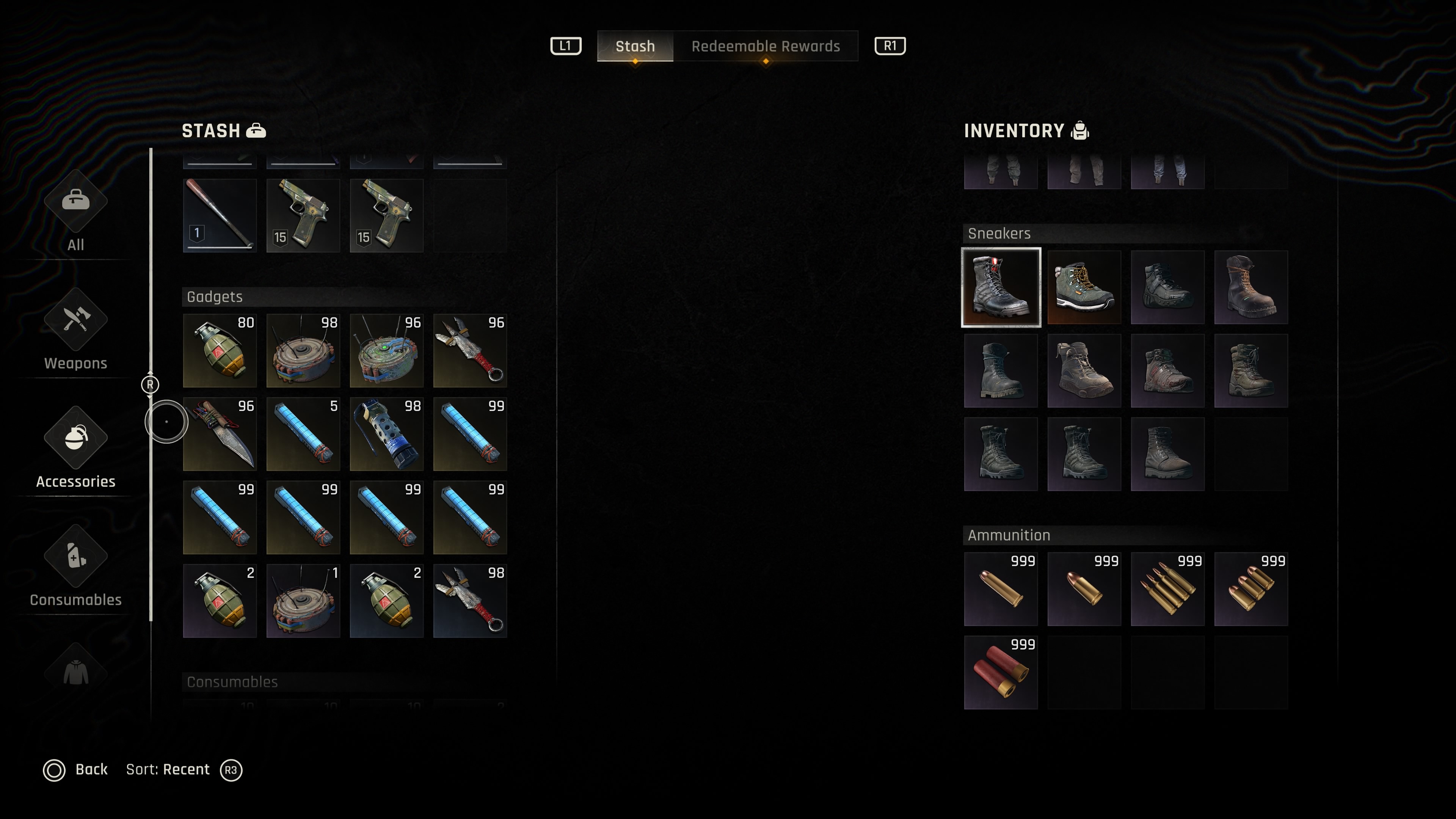Select the red shotgun shells ammo
The width and height of the screenshot is (1456, 819).
coord(1001,673)
